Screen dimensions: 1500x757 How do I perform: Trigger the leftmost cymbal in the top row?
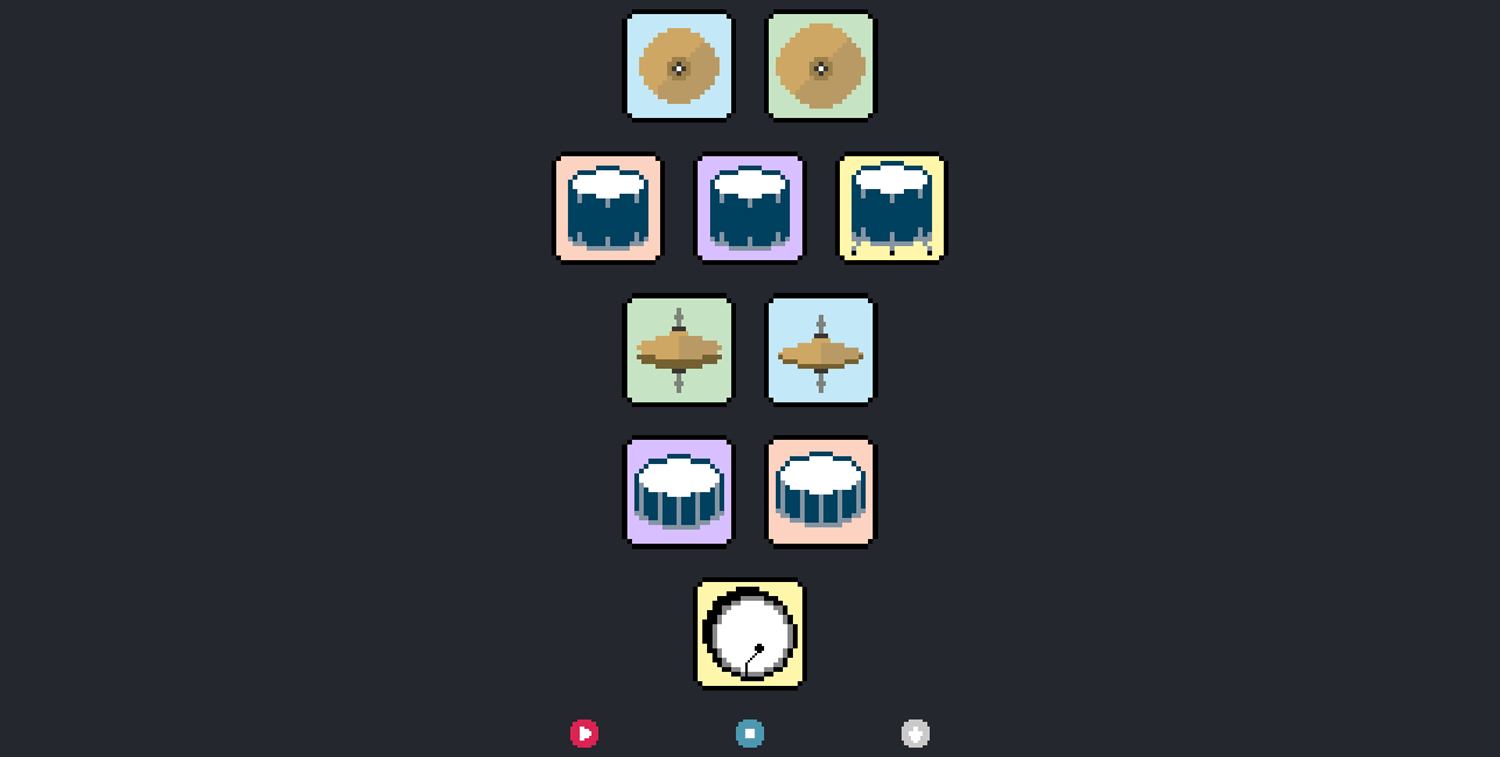(679, 64)
